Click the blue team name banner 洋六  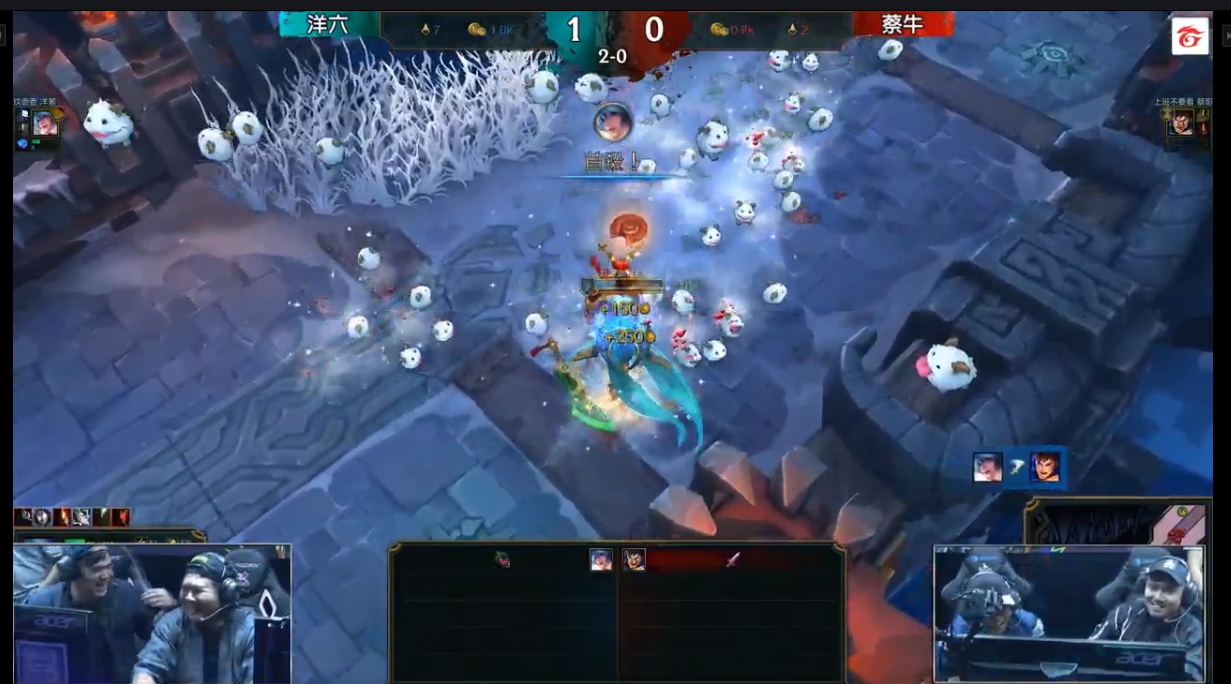(328, 25)
